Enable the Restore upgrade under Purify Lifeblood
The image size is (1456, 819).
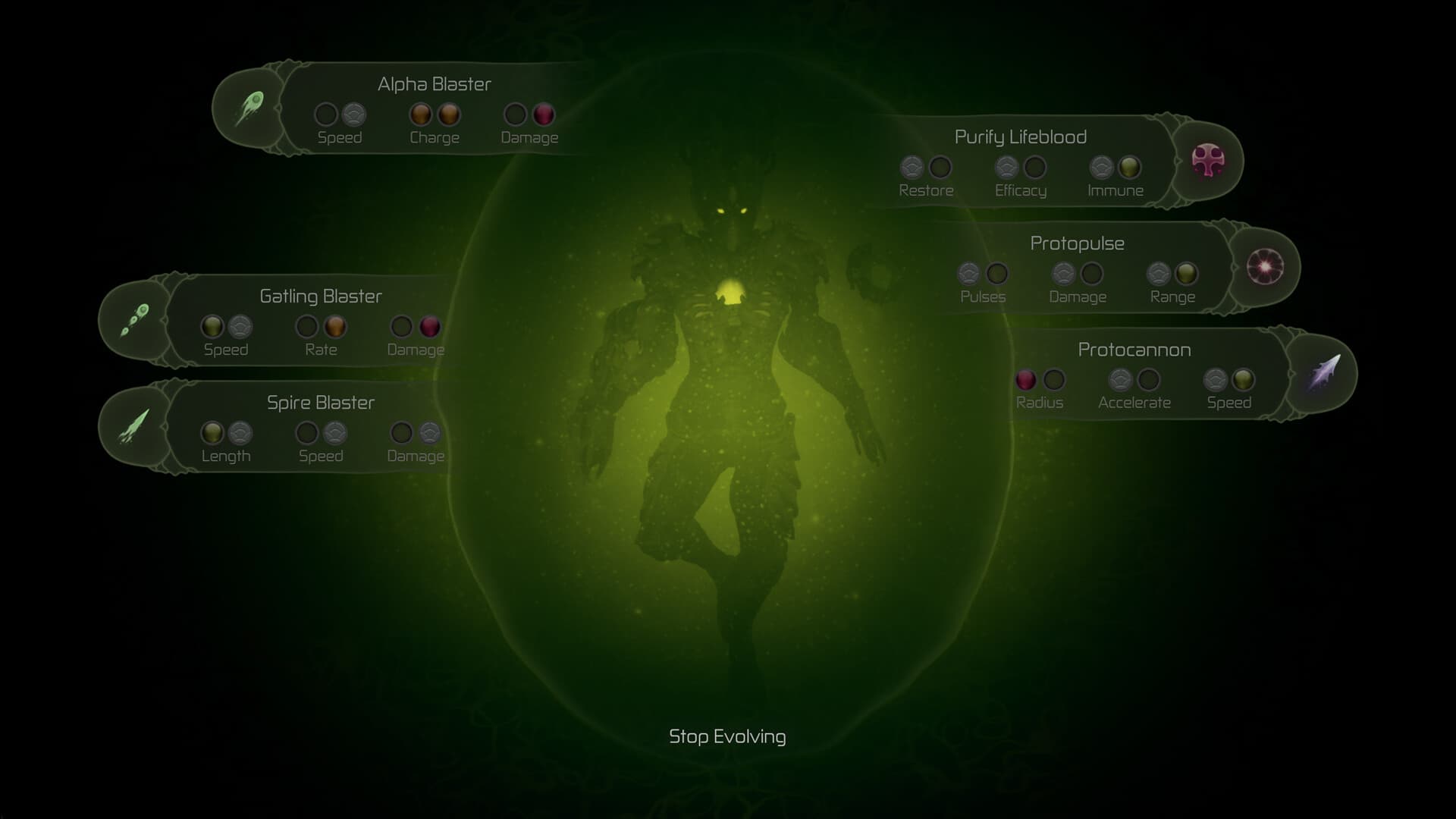click(x=912, y=168)
